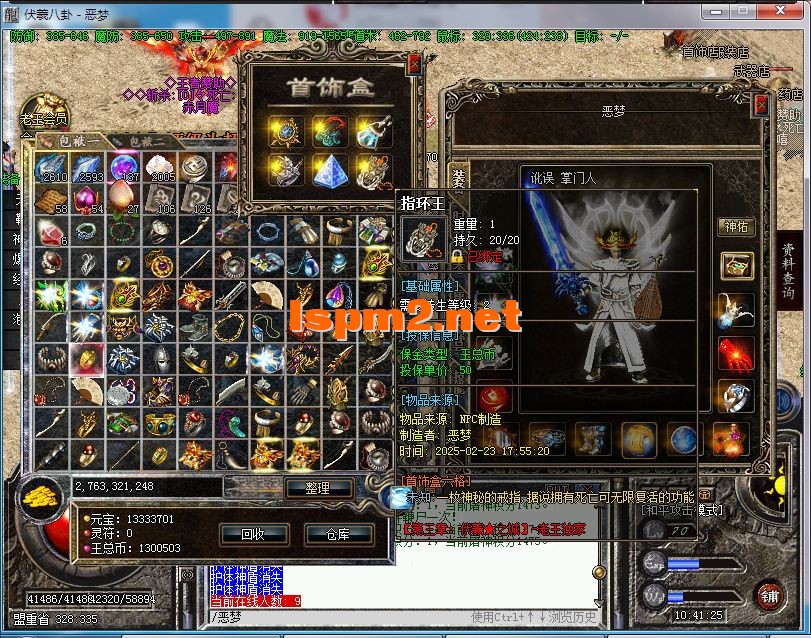Open the treasure chest icon below 神佑
The image size is (811, 638).
pos(737,265)
